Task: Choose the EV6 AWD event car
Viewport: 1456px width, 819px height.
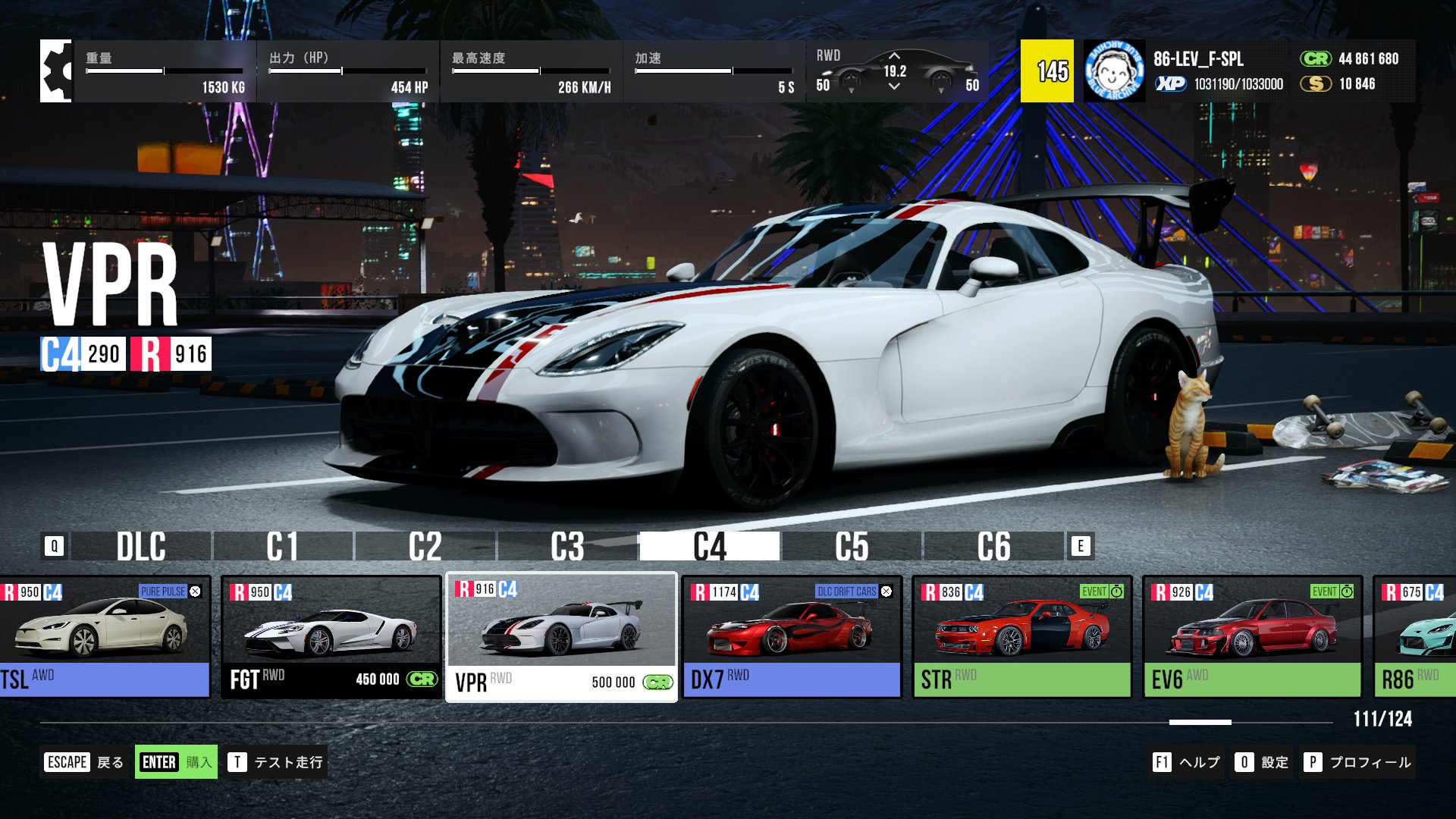Action: 1253,637
